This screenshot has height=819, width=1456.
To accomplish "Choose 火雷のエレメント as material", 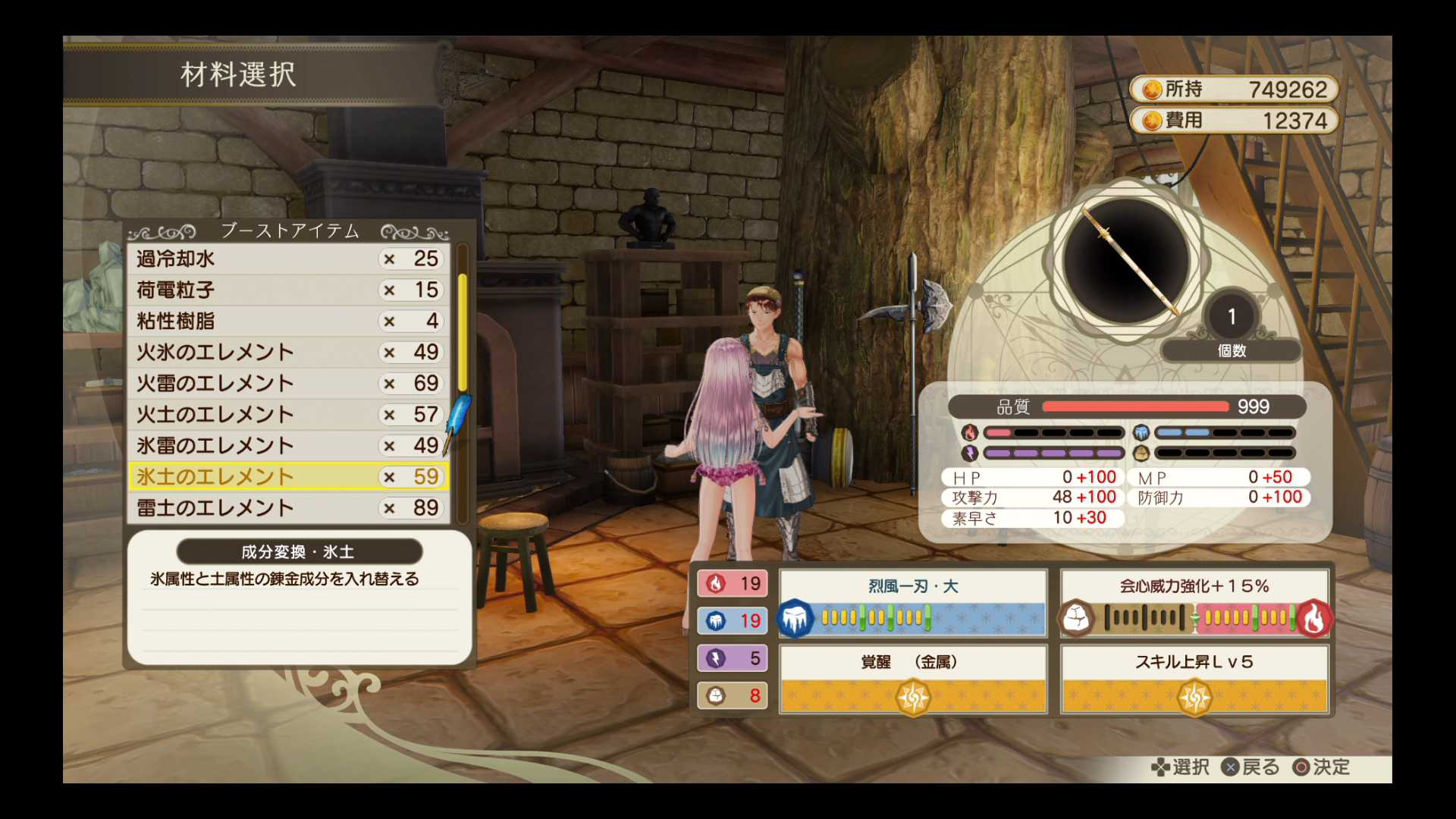I will coord(288,384).
